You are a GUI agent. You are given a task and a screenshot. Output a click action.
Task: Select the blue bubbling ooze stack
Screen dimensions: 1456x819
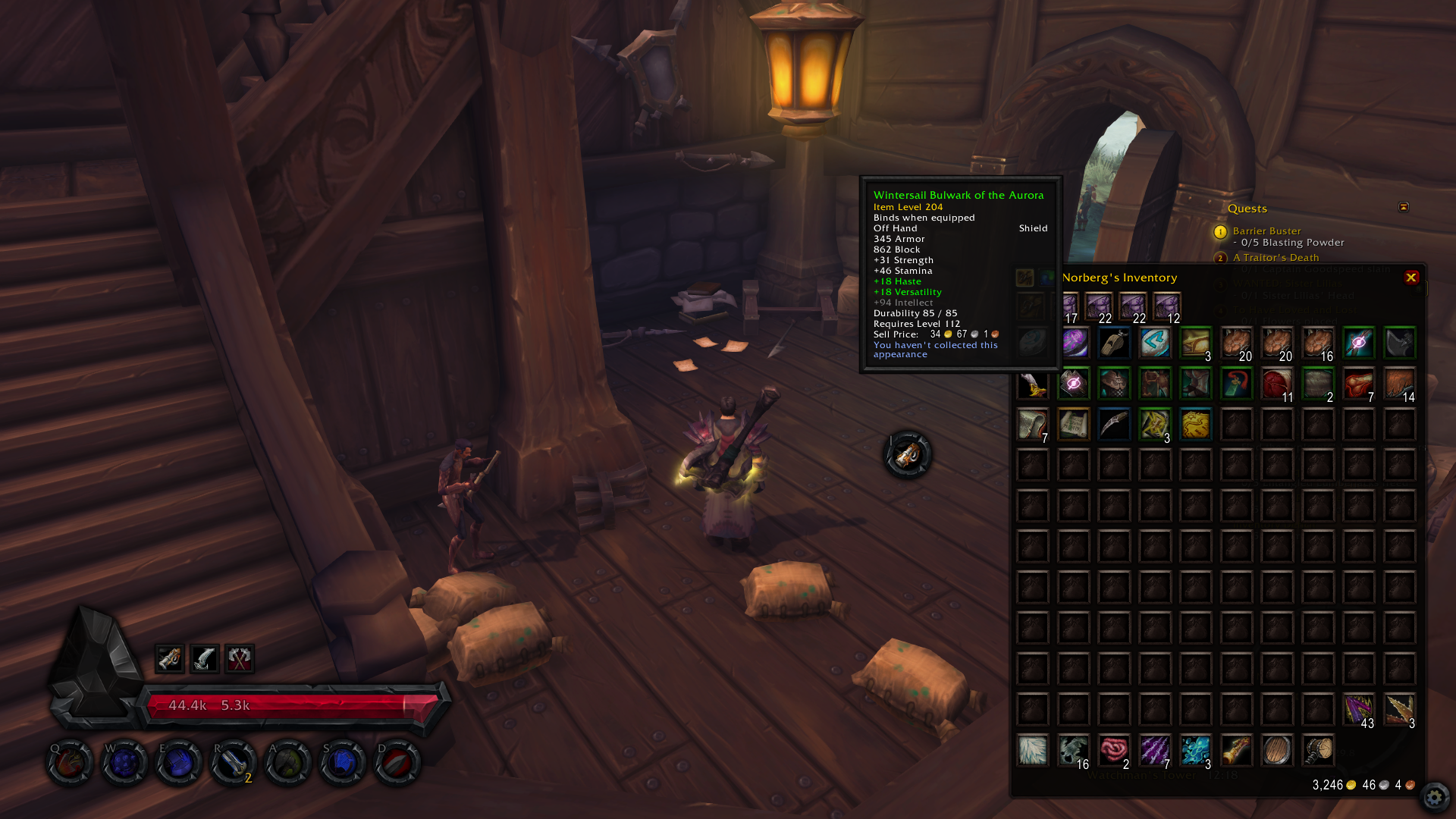click(x=1196, y=750)
